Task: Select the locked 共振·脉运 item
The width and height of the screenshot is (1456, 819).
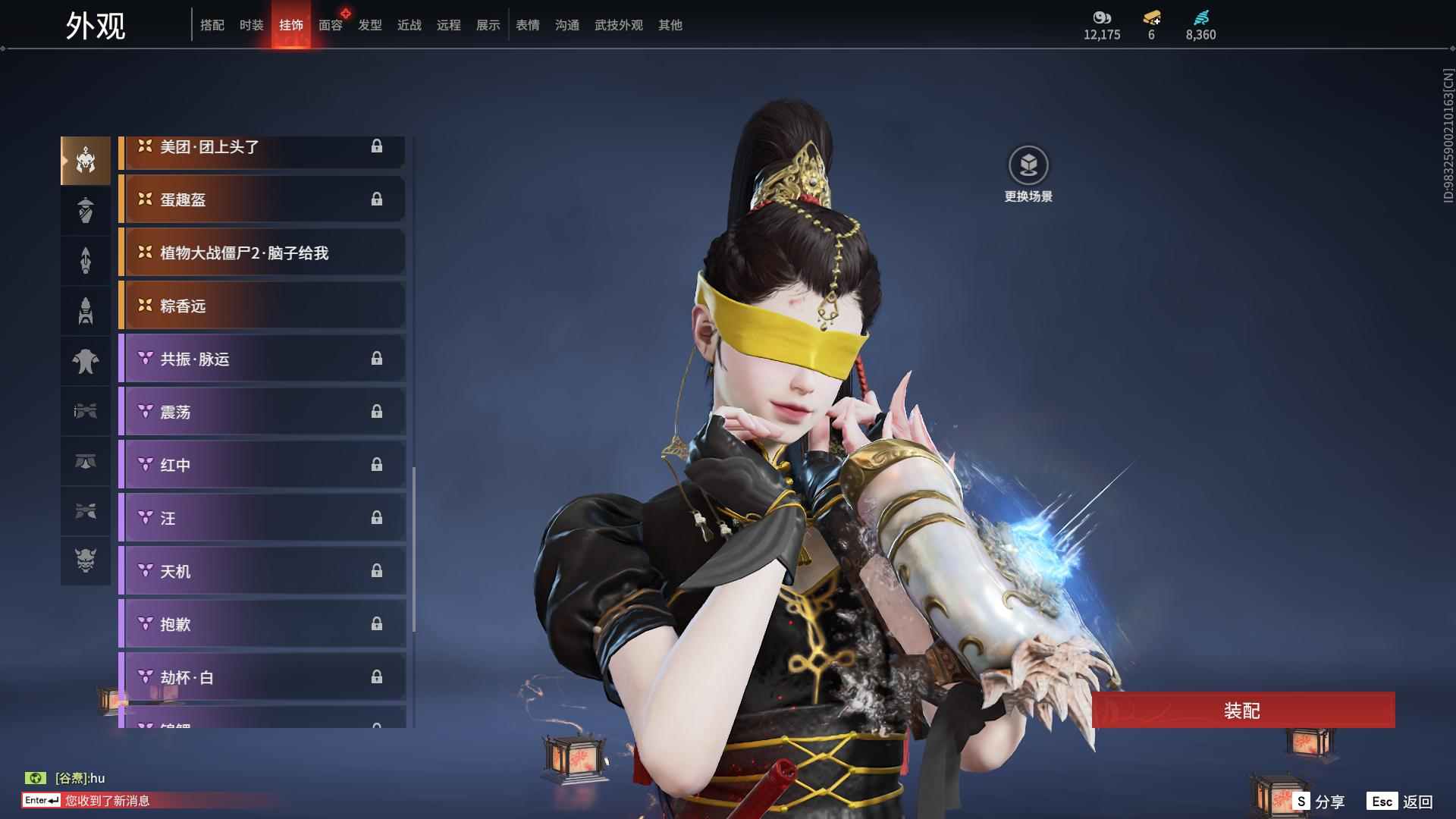Action: pos(262,359)
